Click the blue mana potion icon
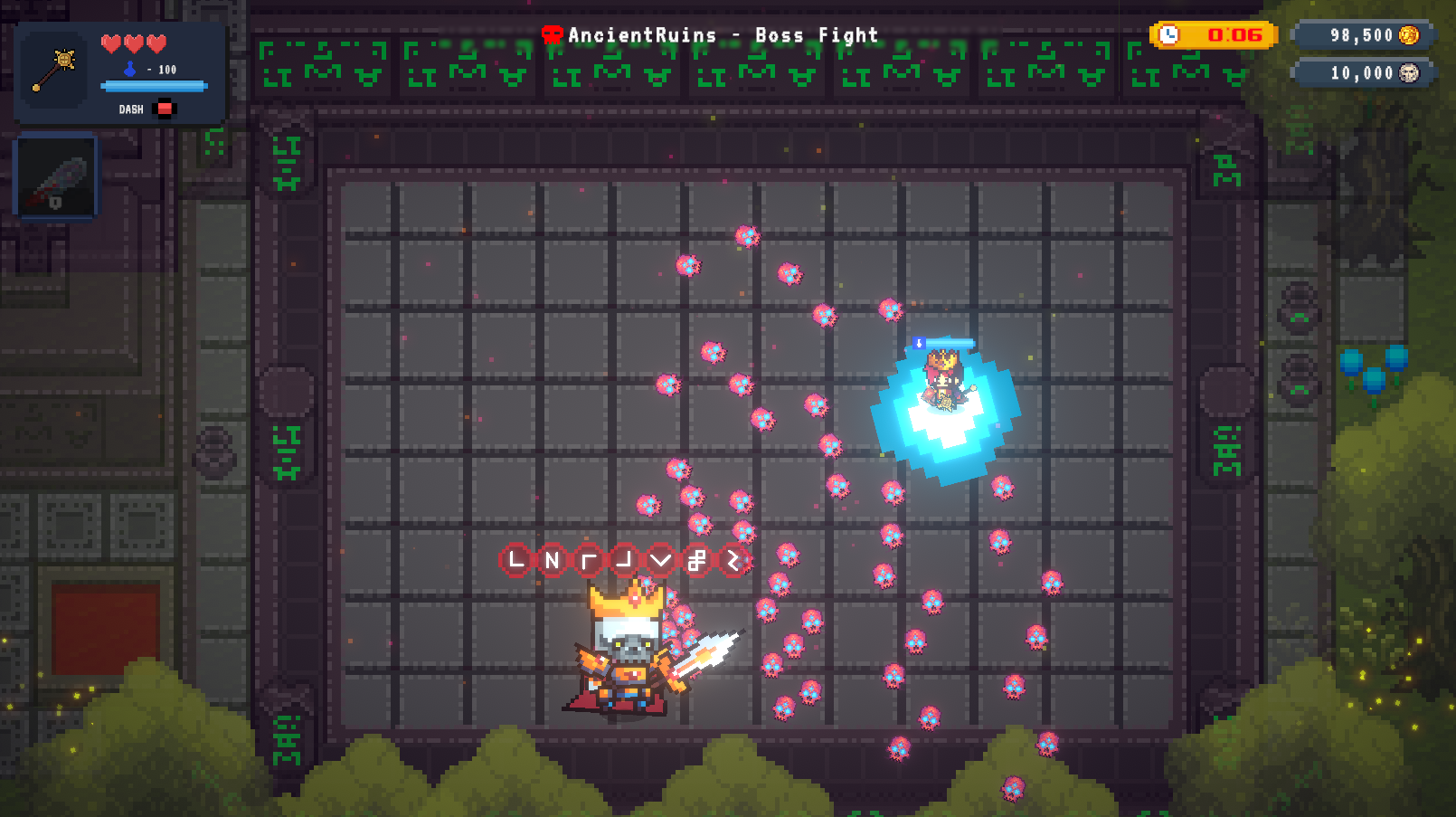 click(x=129, y=70)
